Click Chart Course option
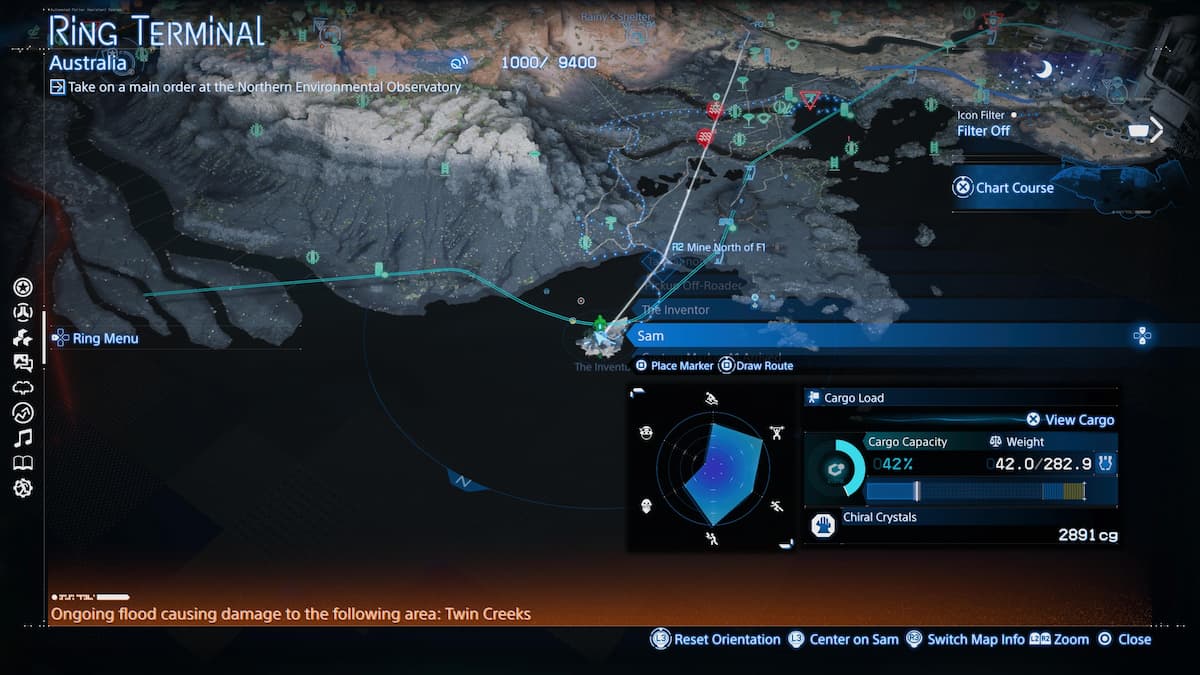The height and width of the screenshot is (675, 1200). point(1003,188)
